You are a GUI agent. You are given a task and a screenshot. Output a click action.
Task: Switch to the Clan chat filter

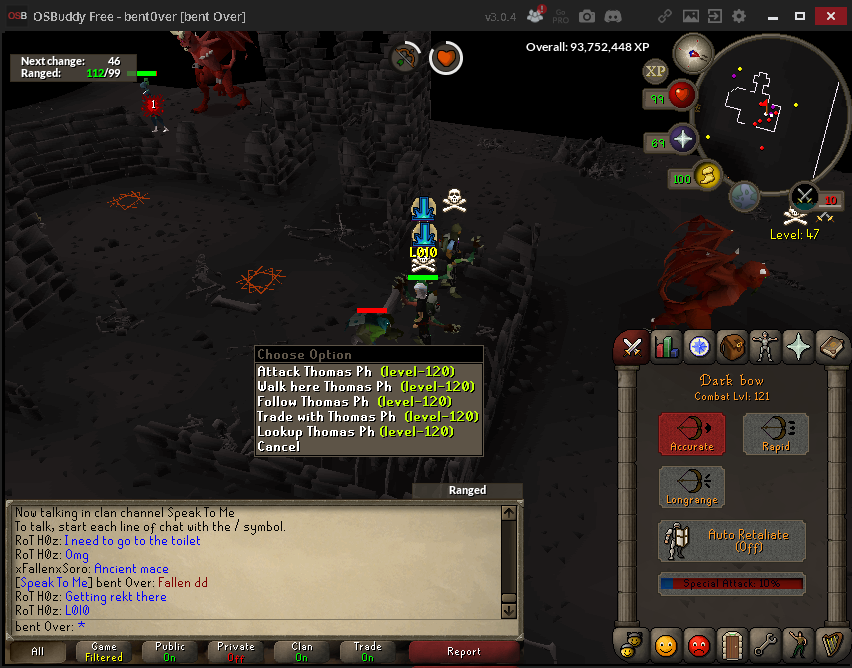[x=302, y=652]
